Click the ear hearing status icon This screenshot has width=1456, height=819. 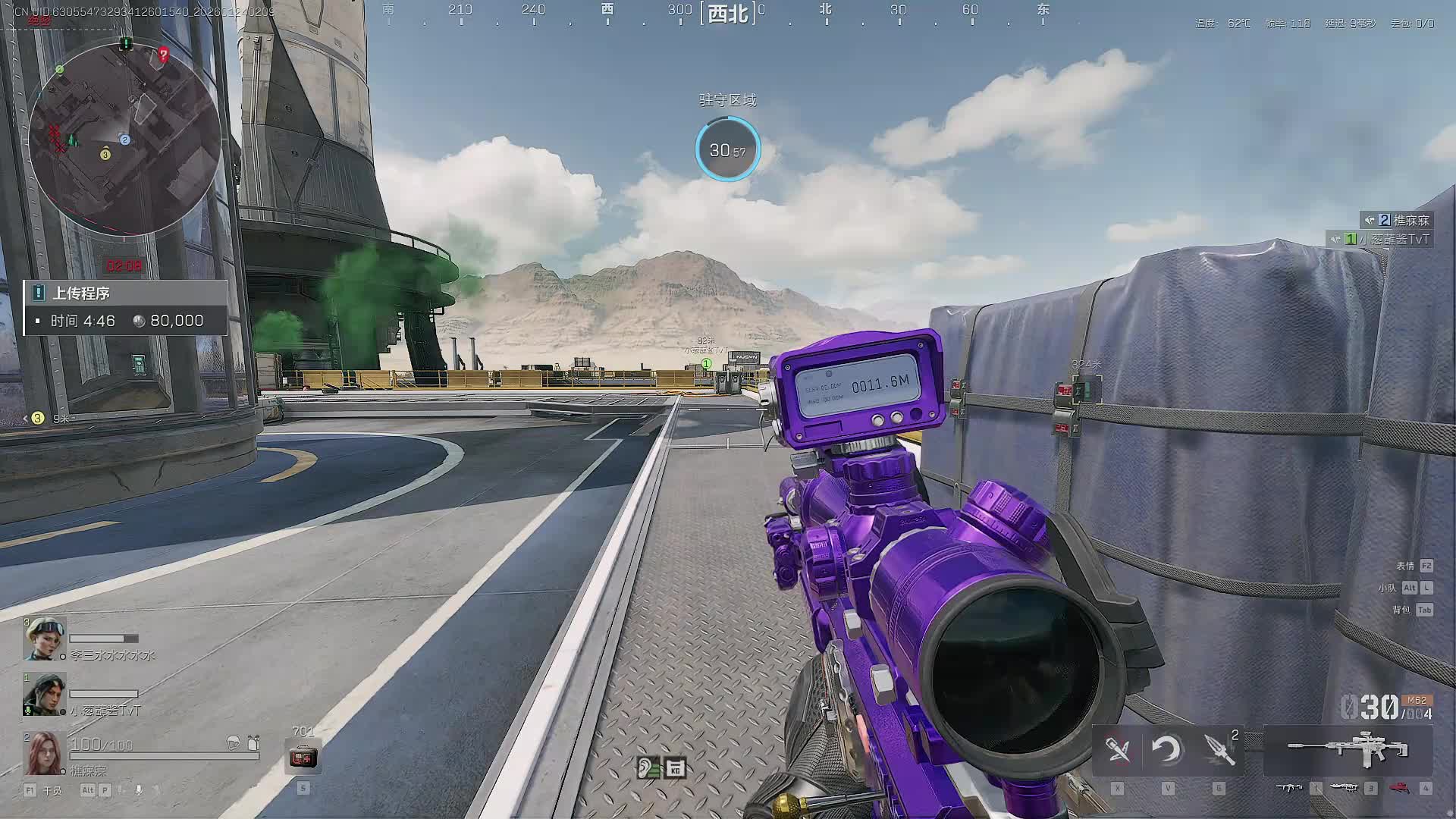648,768
